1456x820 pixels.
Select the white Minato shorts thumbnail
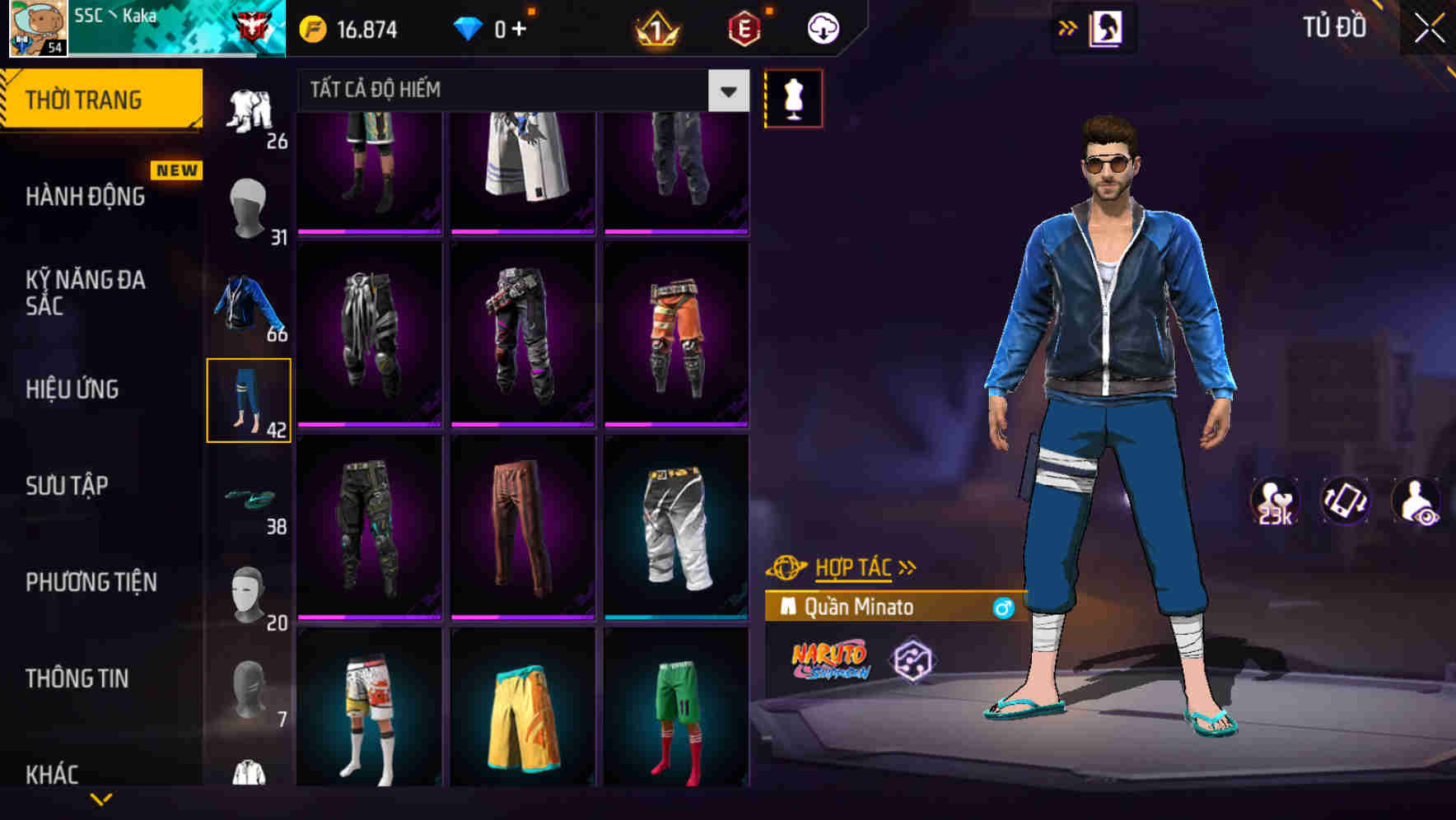677,527
